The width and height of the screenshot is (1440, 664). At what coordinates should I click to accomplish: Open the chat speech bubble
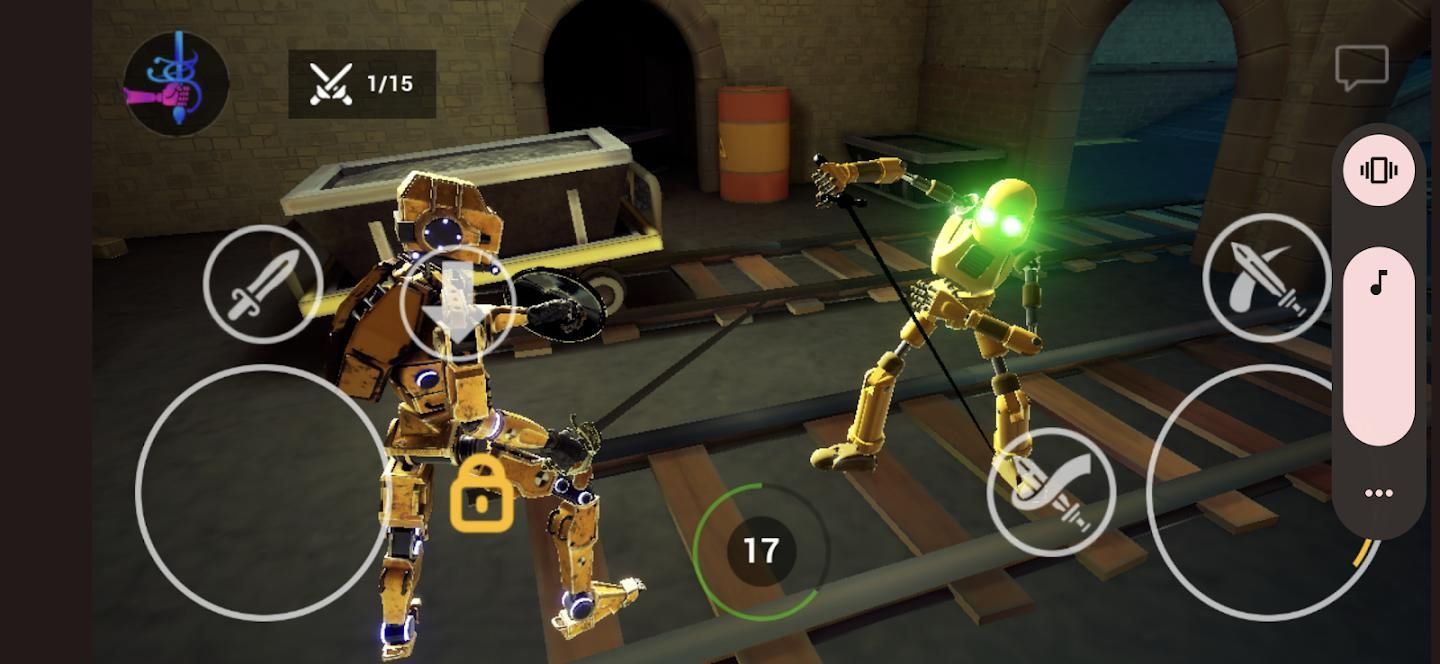1361,69
